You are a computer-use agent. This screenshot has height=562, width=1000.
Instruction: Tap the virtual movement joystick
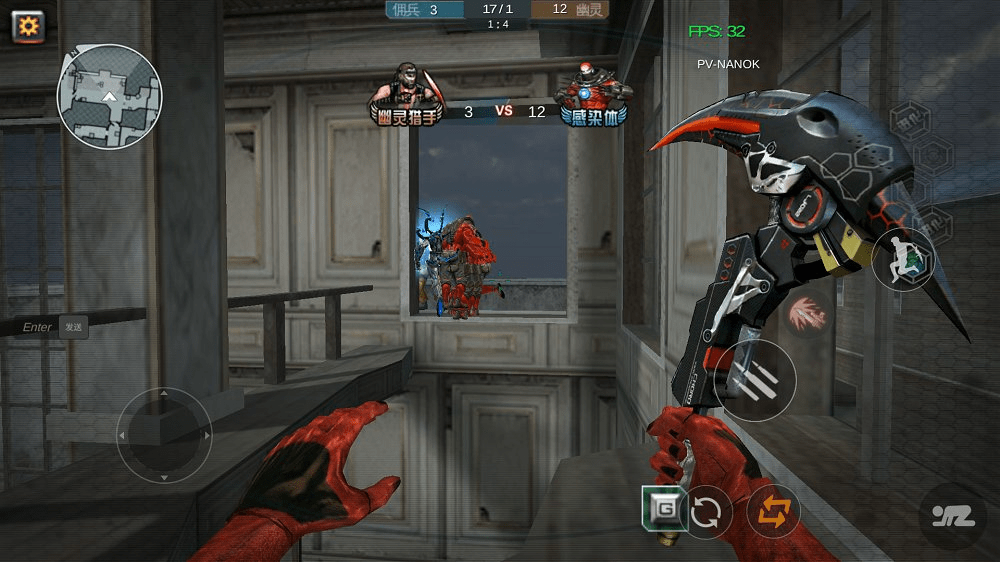[164, 436]
